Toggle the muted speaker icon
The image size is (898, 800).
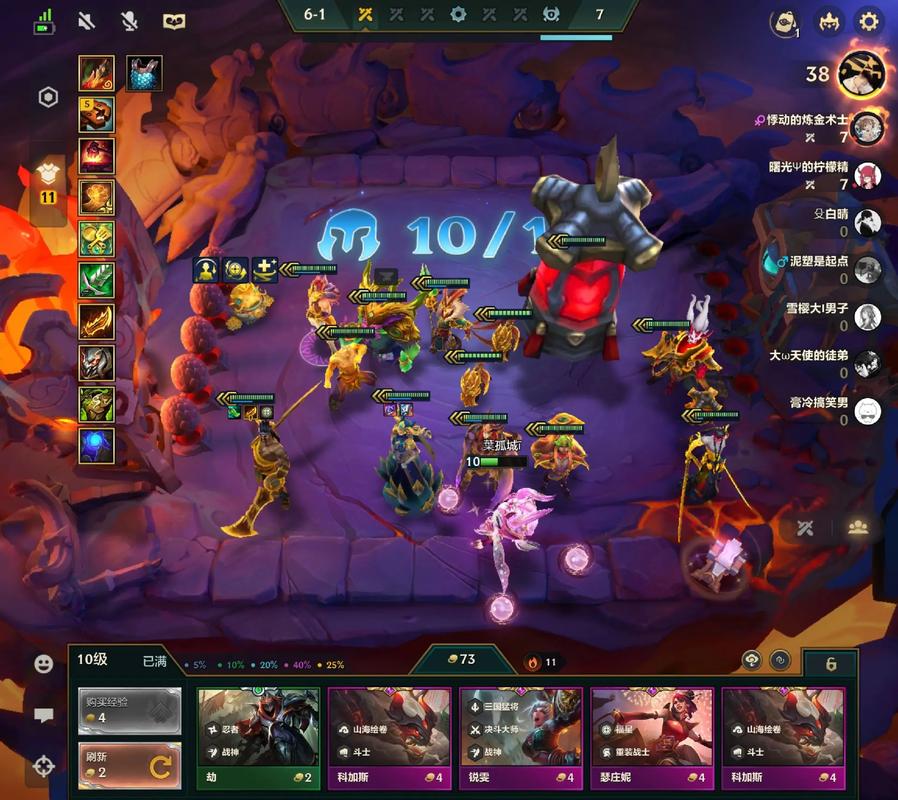pyautogui.click(x=86, y=20)
